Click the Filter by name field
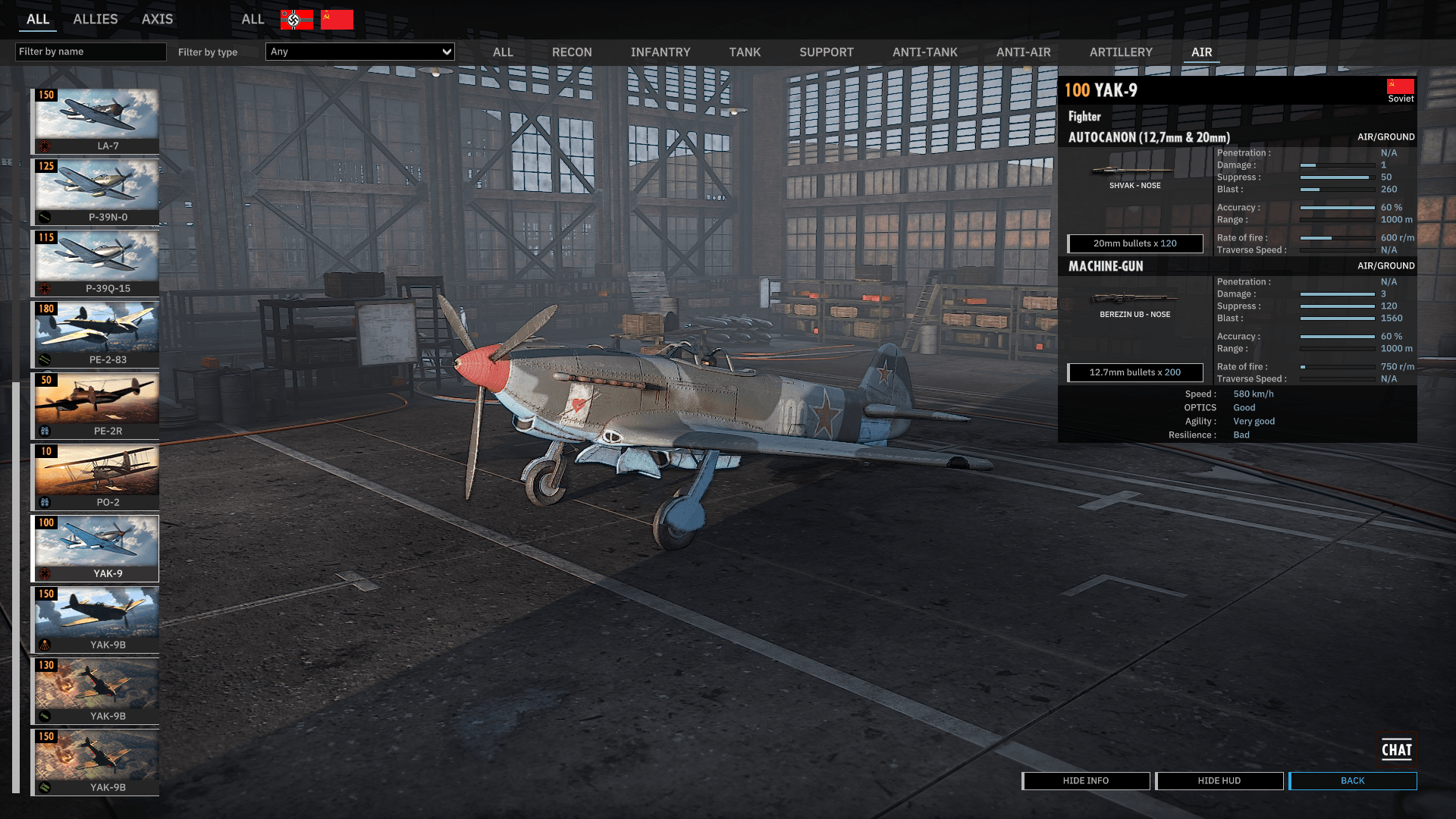The image size is (1456, 819). (90, 52)
